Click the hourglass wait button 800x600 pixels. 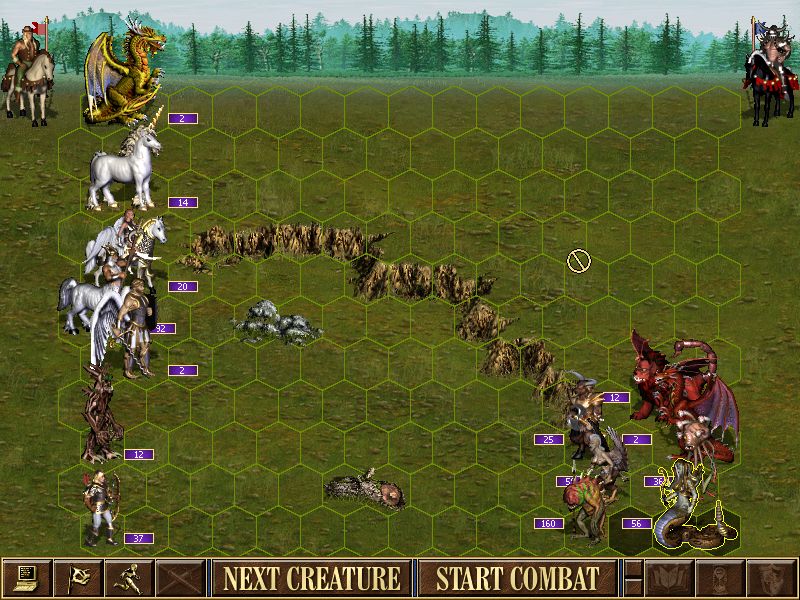coord(718,578)
